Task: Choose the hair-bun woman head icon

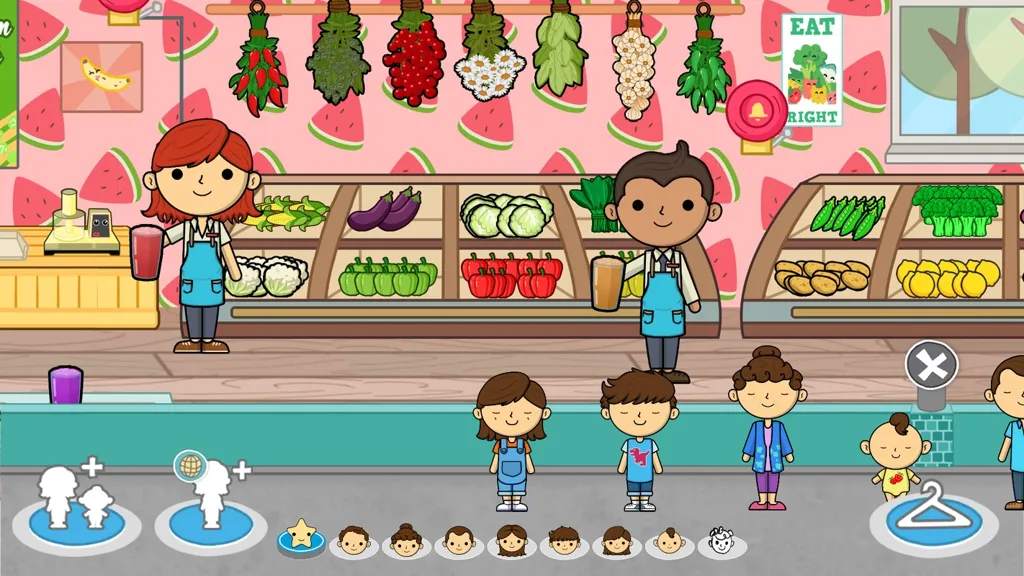Action: pyautogui.click(x=406, y=541)
